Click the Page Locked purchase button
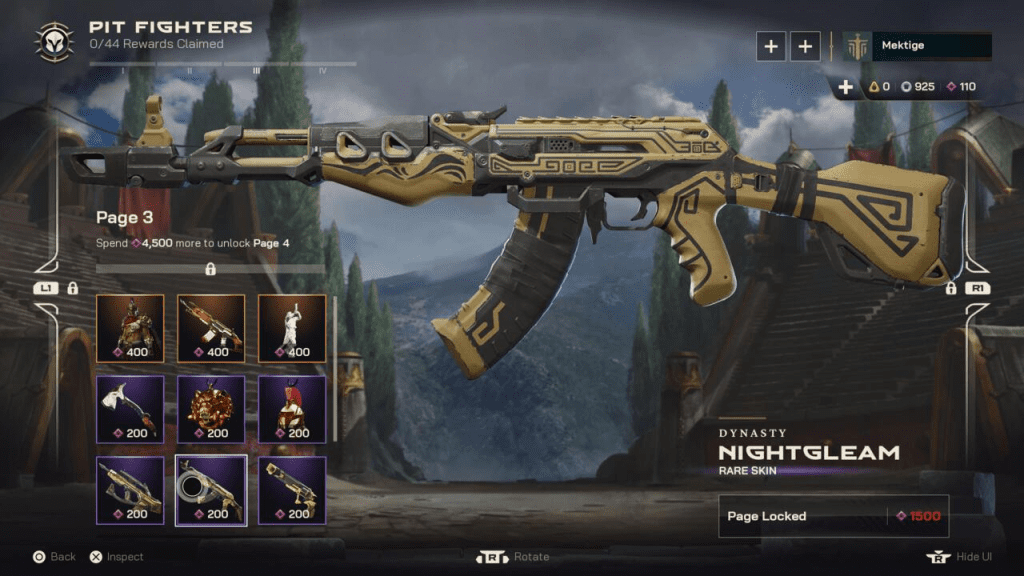 pos(833,516)
